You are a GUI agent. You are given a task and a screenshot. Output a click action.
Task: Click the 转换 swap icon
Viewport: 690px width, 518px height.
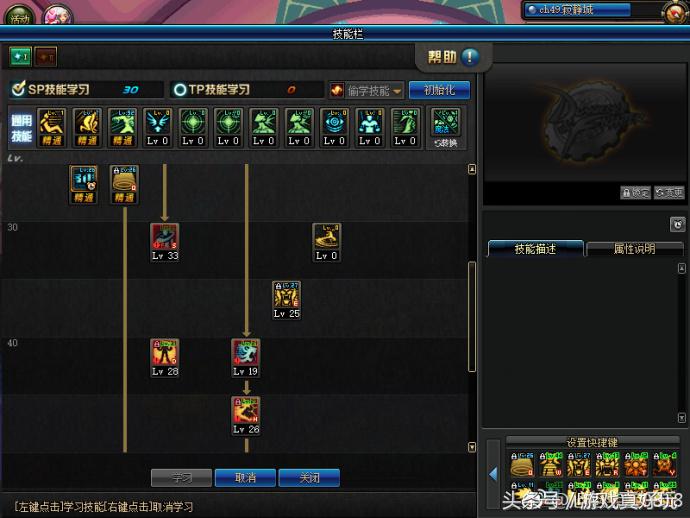pos(445,128)
